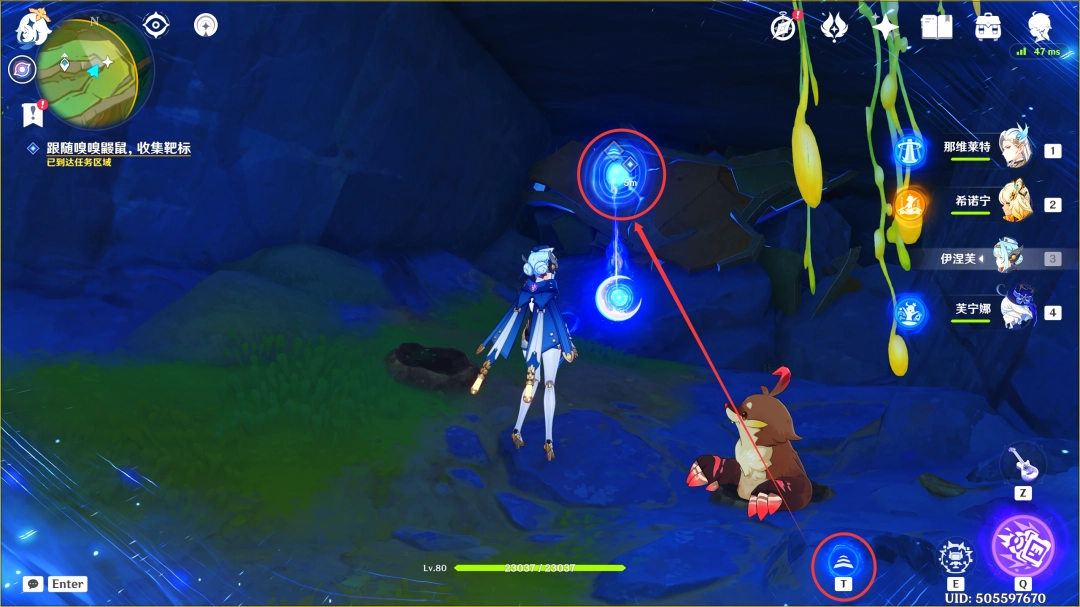Activate the robot-face Elemental Skill
This screenshot has width=1080, height=607.
956,559
